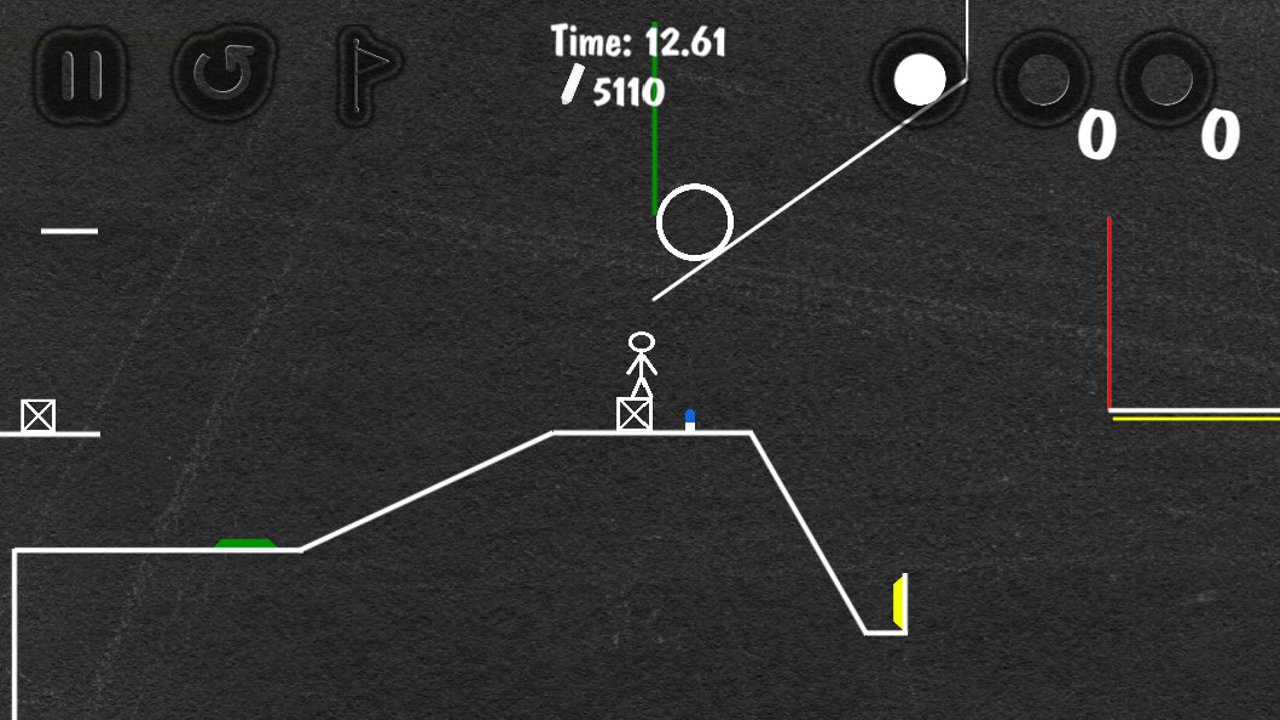
Task: Toggle the white ball in its slot
Action: click(920, 80)
